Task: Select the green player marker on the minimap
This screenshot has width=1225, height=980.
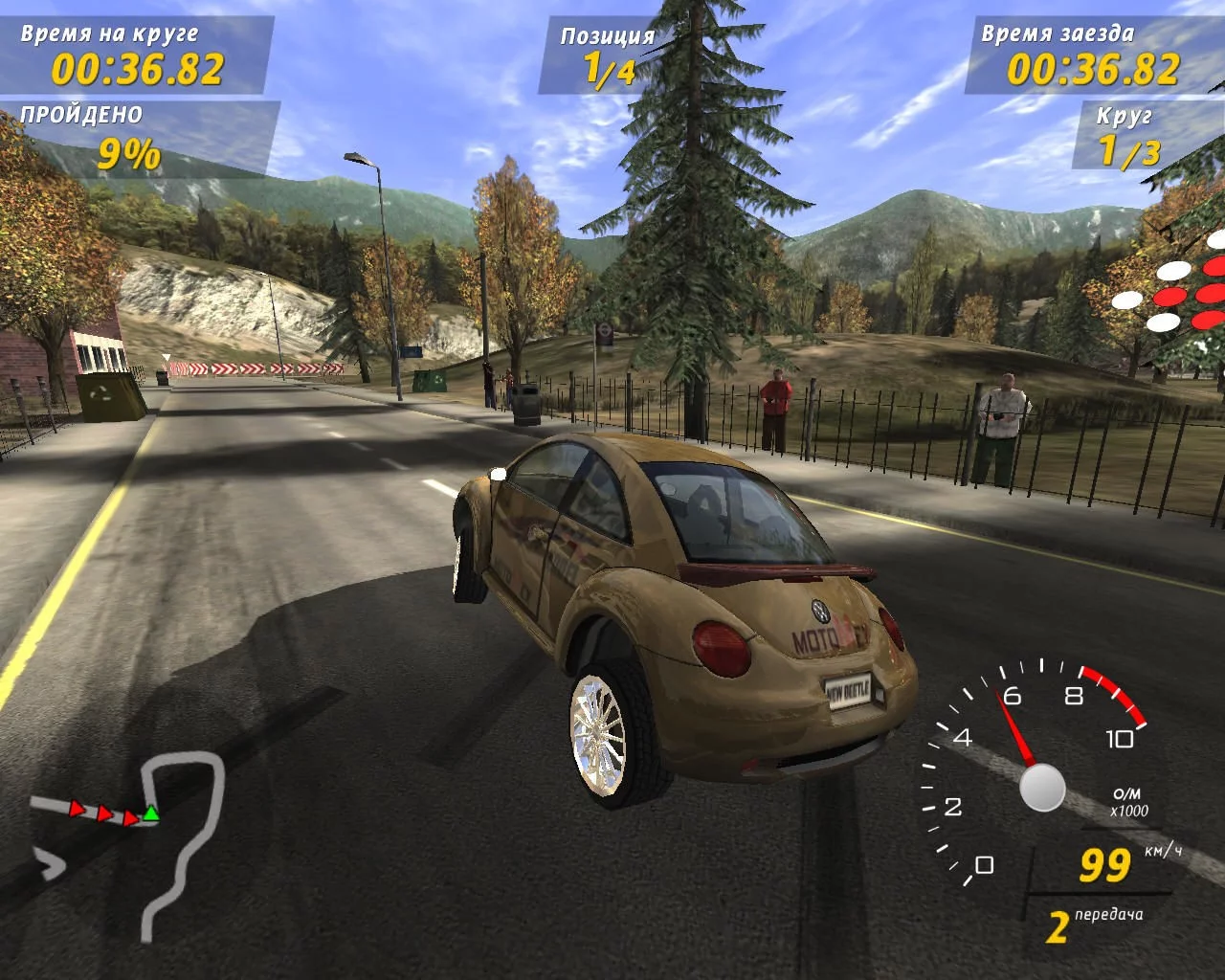Action: point(150,813)
